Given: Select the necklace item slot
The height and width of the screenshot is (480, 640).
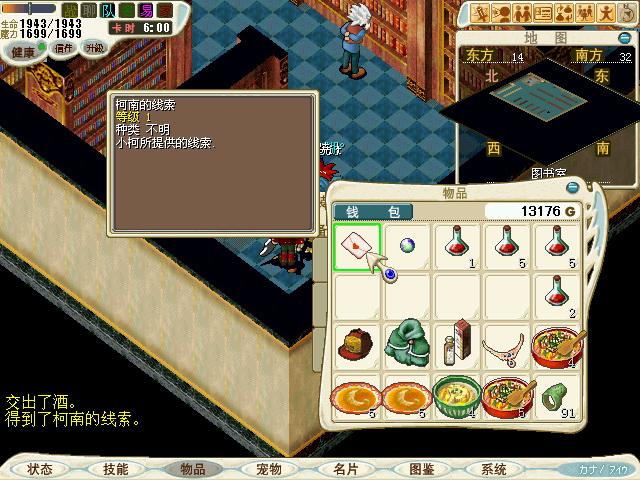Looking at the screenshot, I should click(506, 346).
